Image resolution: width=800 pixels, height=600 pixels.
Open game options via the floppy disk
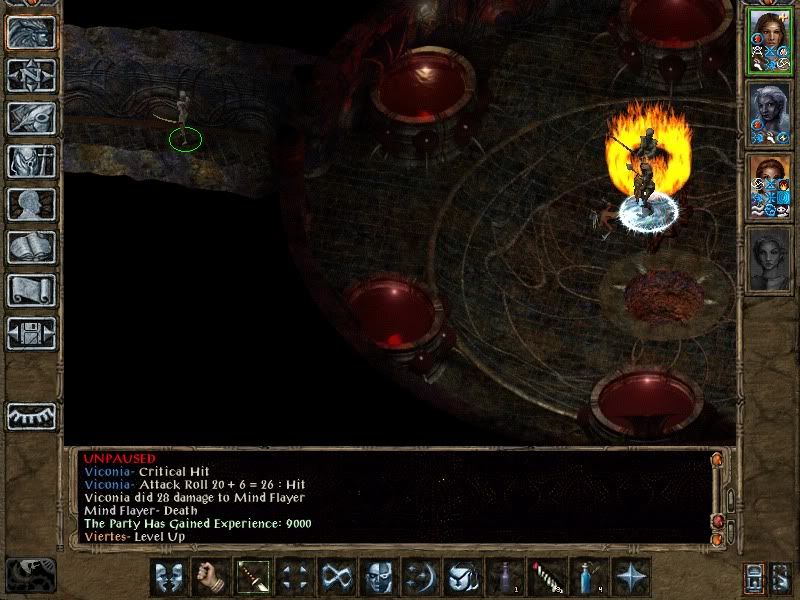point(31,333)
